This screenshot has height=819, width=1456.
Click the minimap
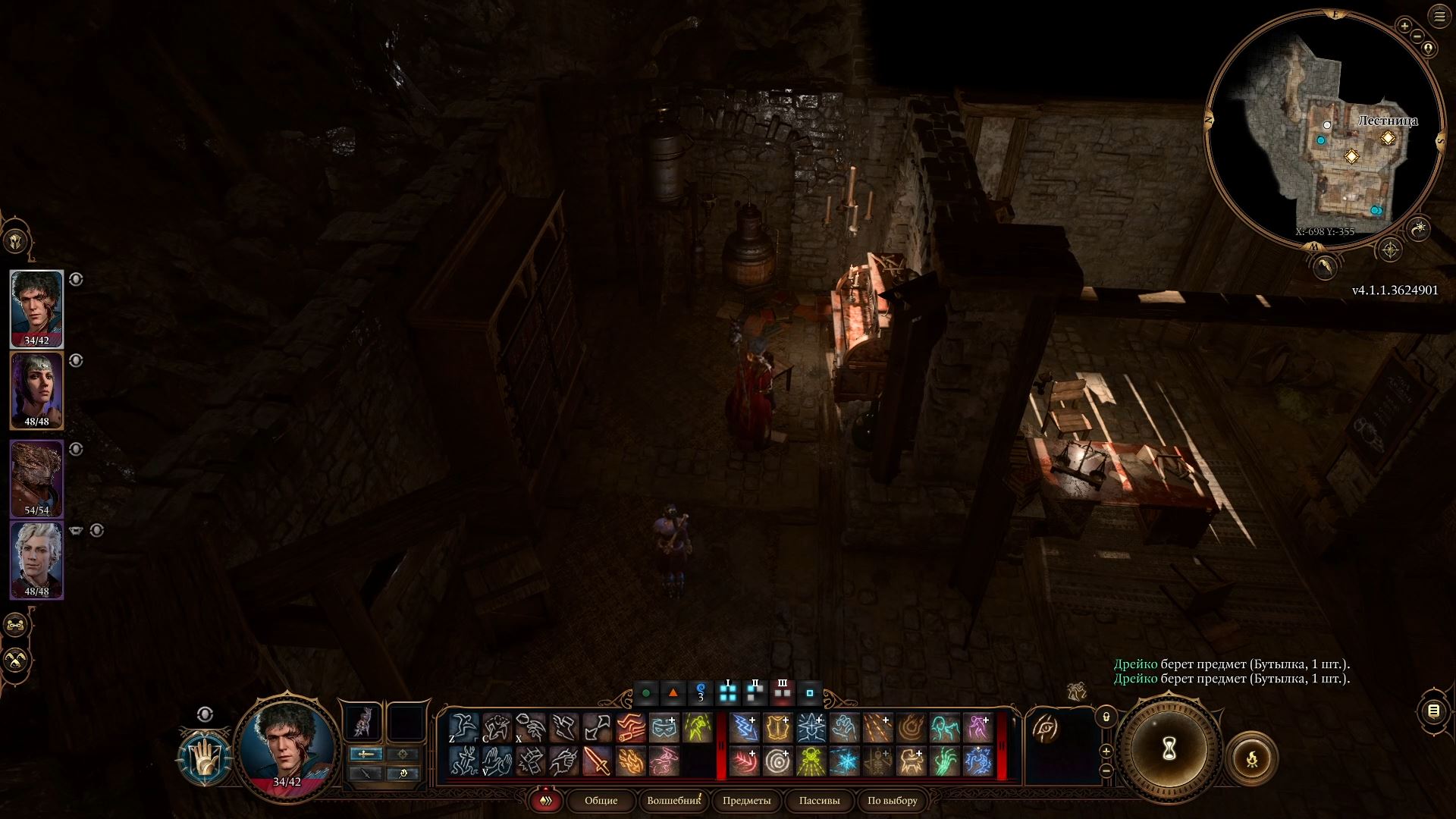[1323, 129]
